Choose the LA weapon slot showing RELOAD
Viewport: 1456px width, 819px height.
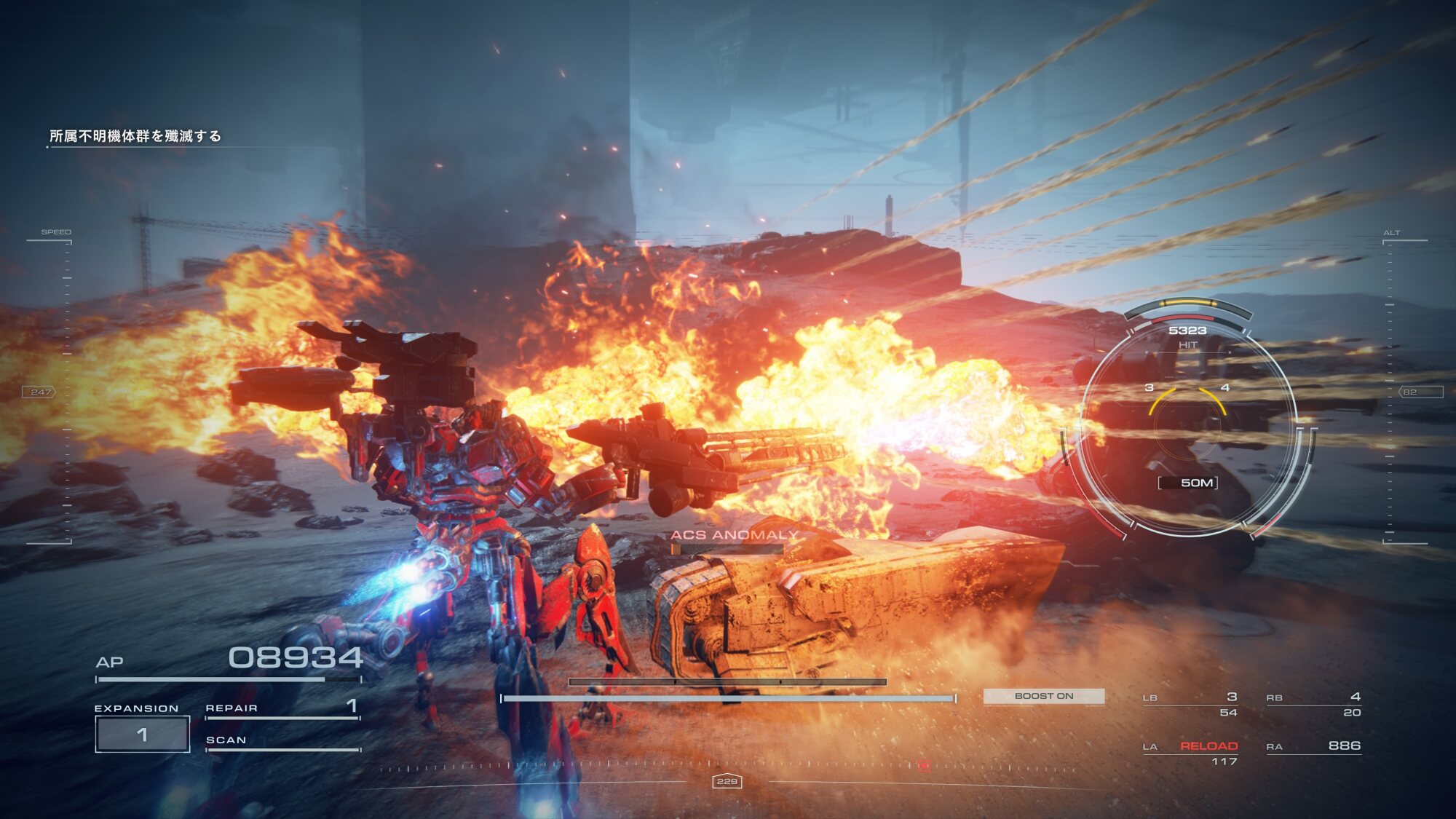(1191, 752)
